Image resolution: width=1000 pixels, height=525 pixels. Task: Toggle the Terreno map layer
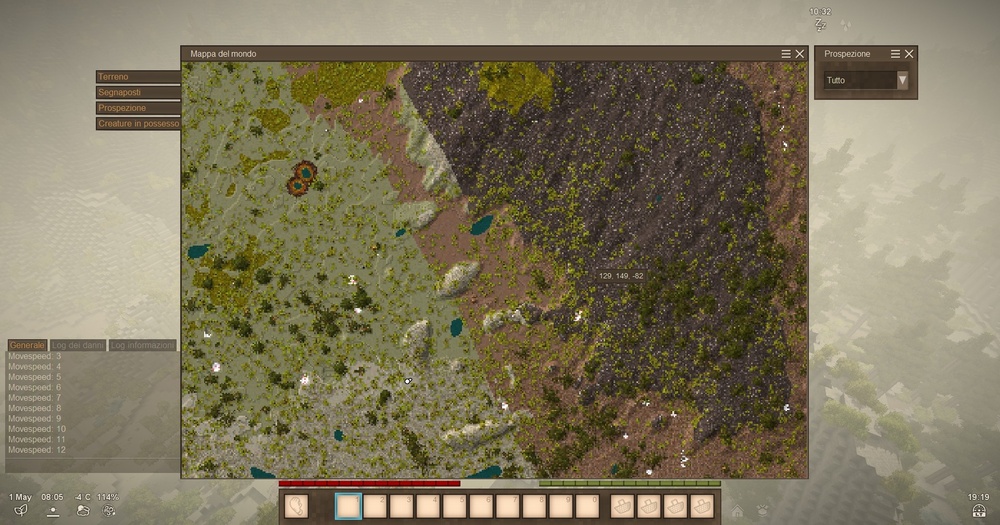pyautogui.click(x=138, y=77)
